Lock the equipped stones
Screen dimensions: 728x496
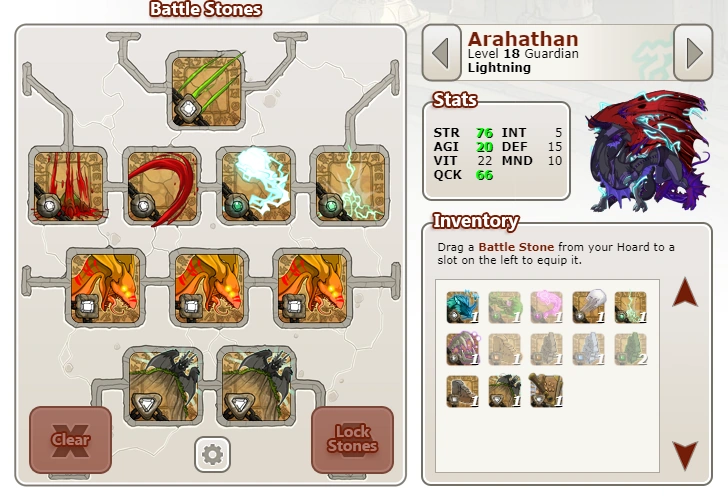tap(352, 439)
